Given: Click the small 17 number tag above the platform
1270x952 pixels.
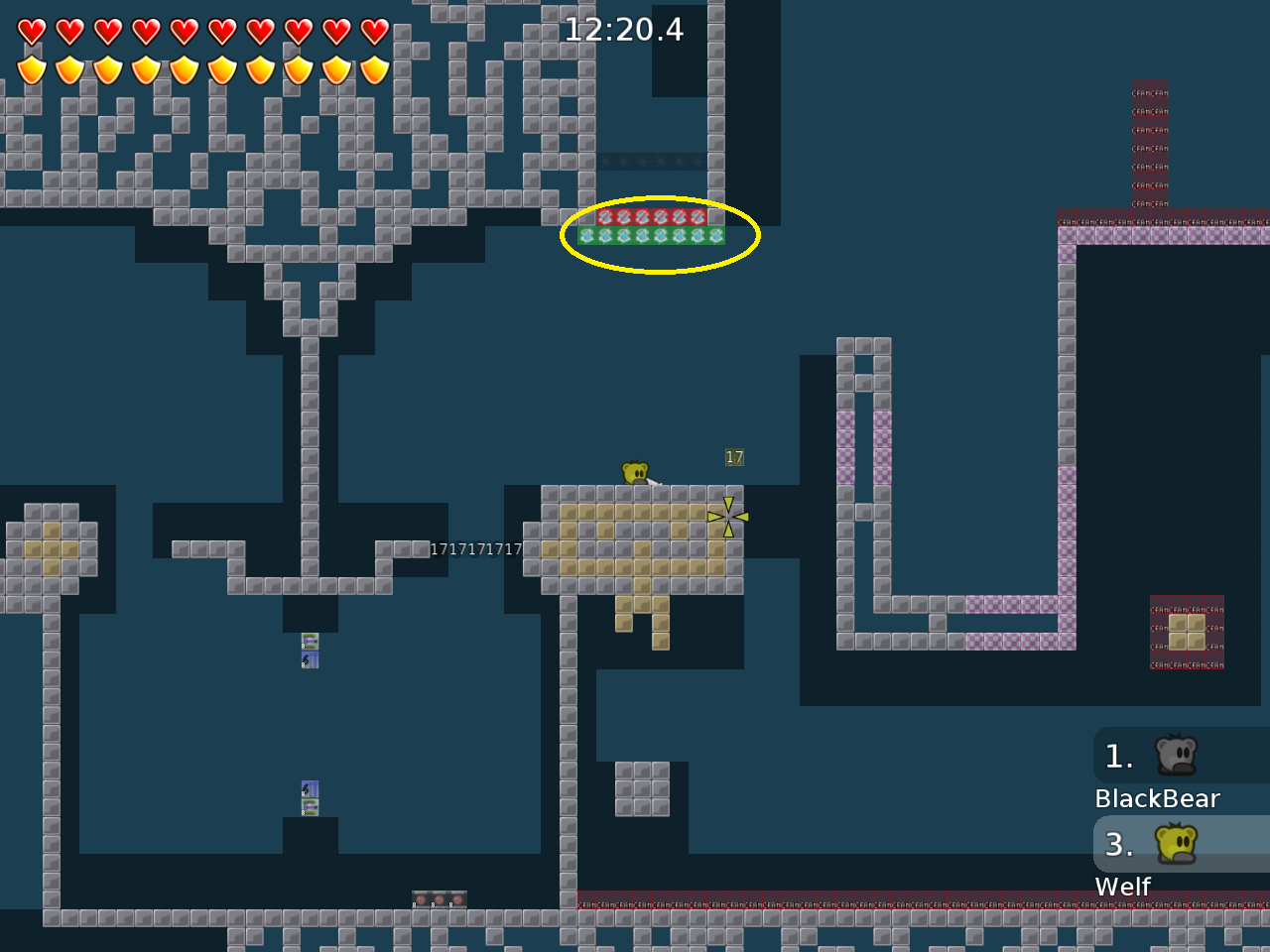Looking at the screenshot, I should tap(732, 456).
